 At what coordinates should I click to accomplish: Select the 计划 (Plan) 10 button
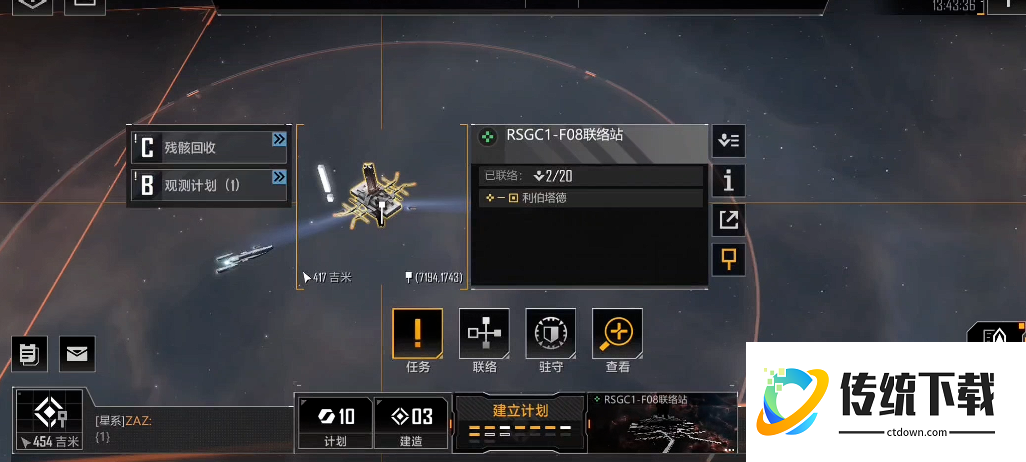click(335, 422)
